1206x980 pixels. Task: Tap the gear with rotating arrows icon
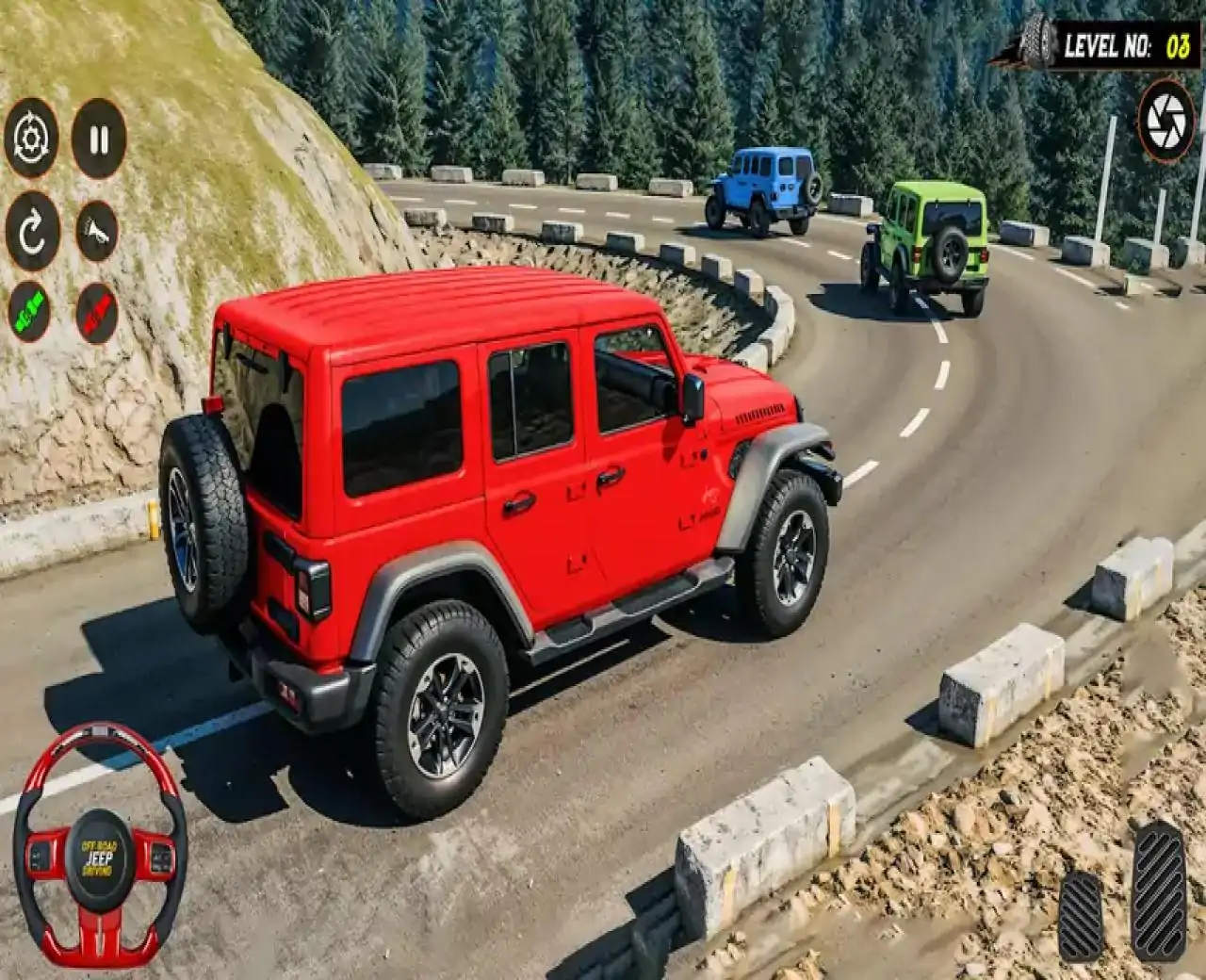pos(32,139)
